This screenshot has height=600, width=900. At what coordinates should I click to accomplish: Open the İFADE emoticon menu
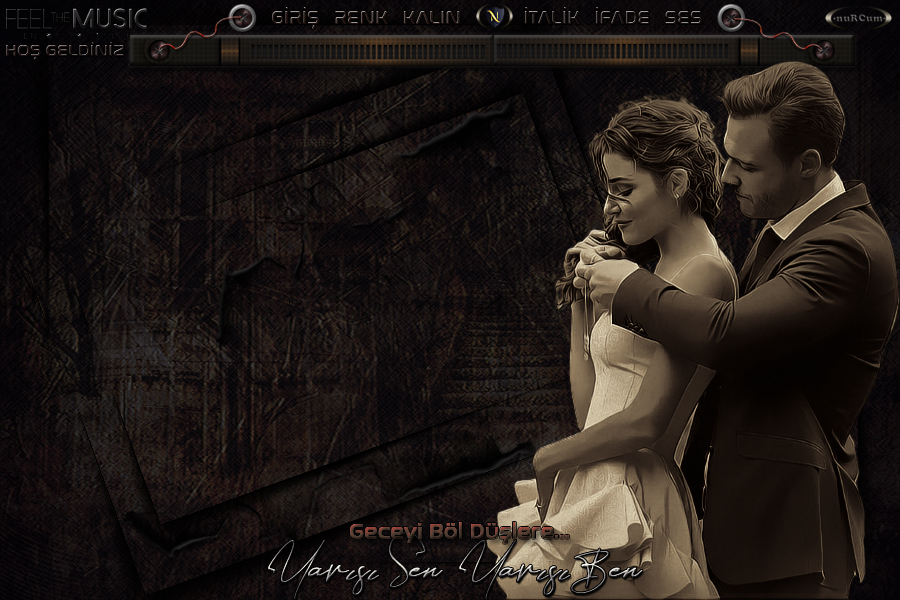[621, 17]
